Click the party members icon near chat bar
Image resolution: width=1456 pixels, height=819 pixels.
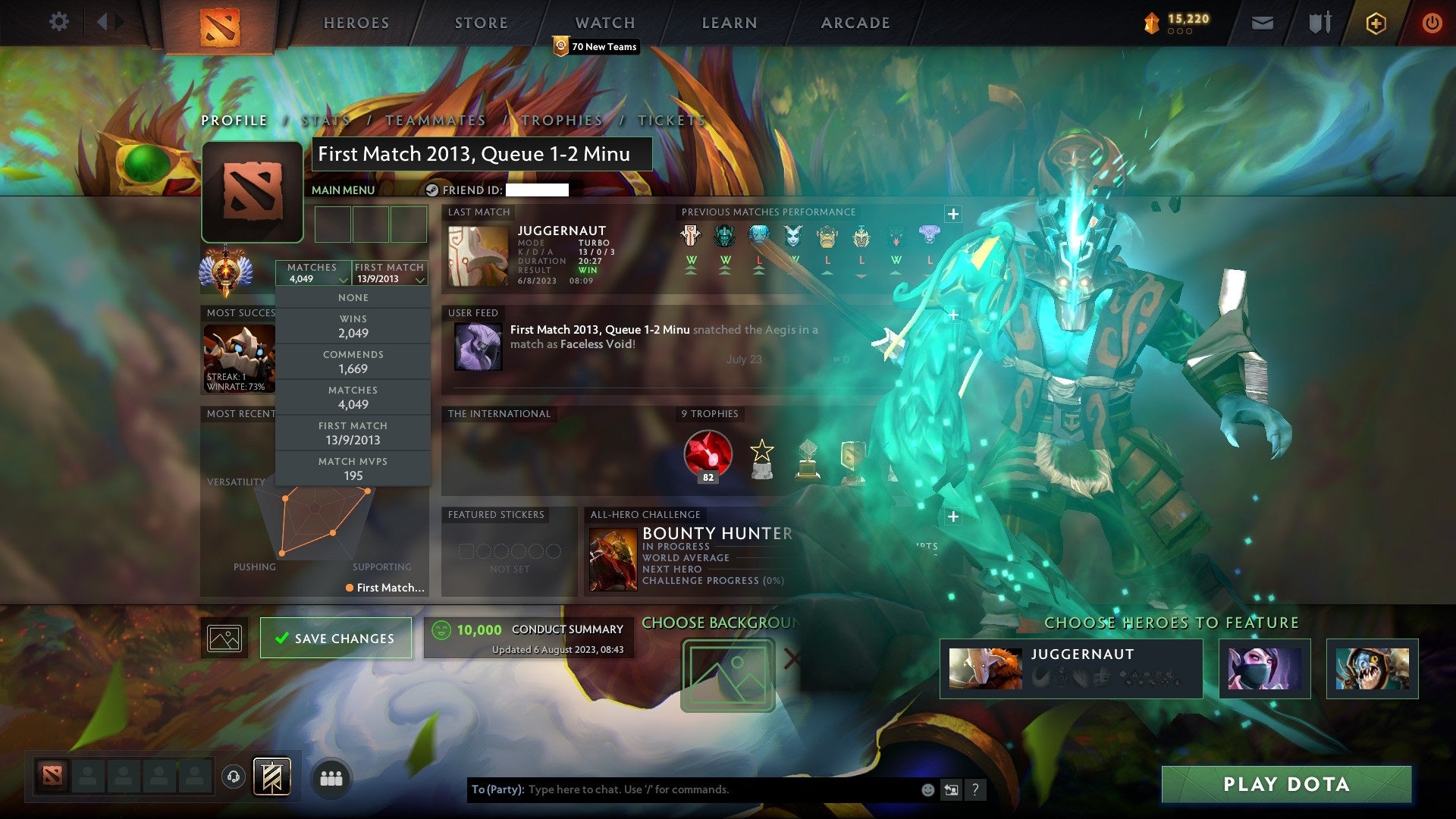click(331, 777)
